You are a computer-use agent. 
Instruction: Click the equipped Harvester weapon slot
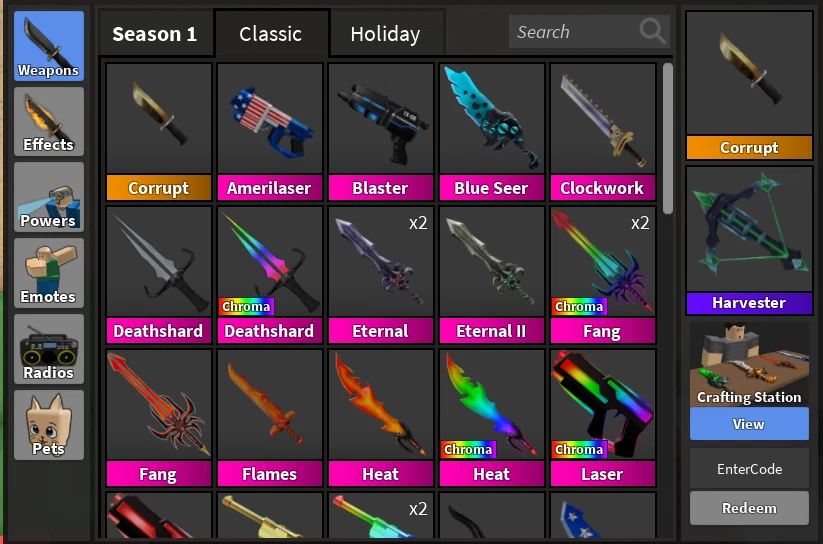tap(749, 240)
